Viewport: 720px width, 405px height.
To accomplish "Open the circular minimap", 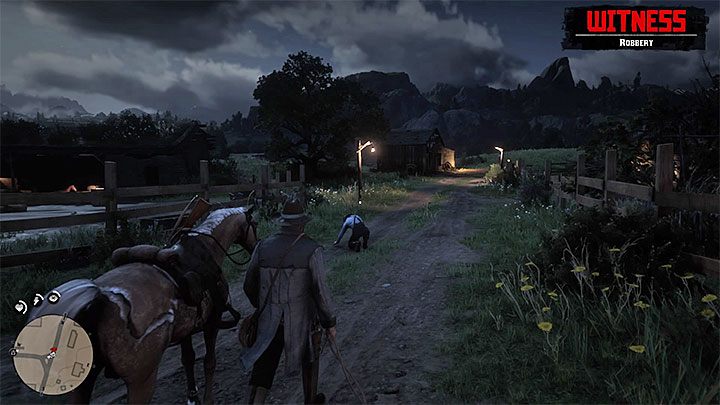I will coord(53,354).
